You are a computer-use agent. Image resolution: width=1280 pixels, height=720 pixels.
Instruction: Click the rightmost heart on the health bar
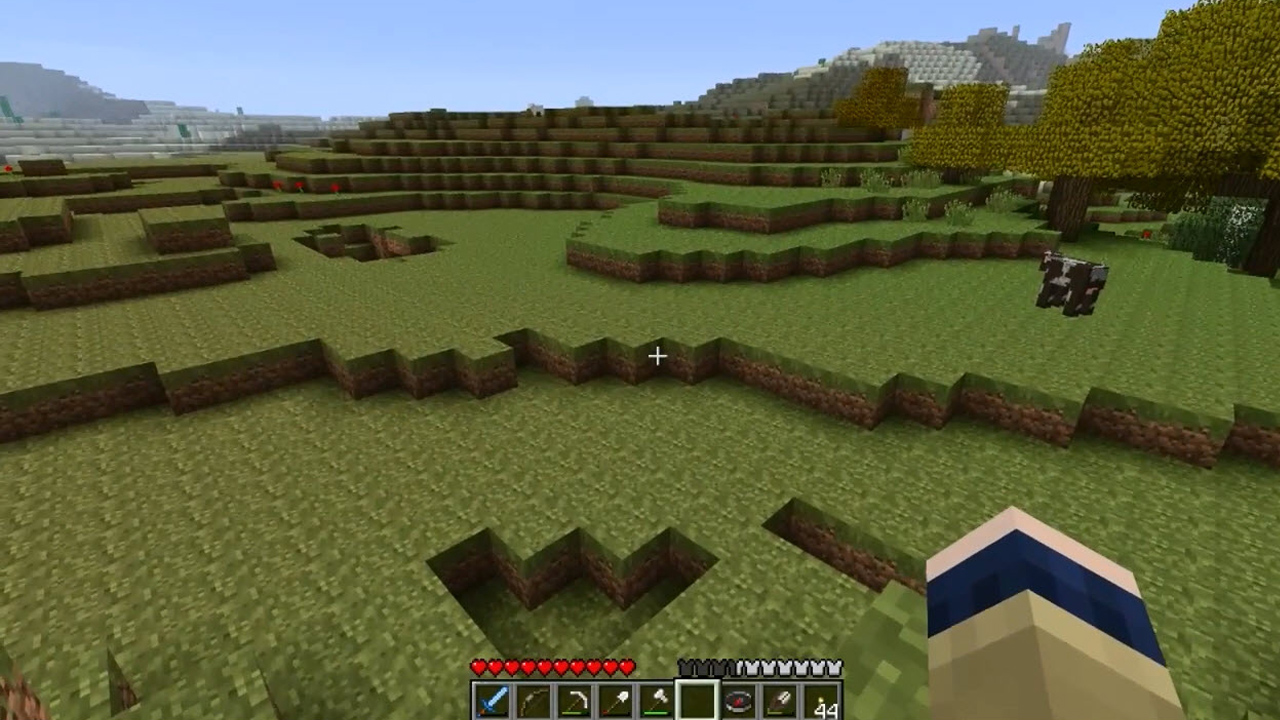point(627,666)
